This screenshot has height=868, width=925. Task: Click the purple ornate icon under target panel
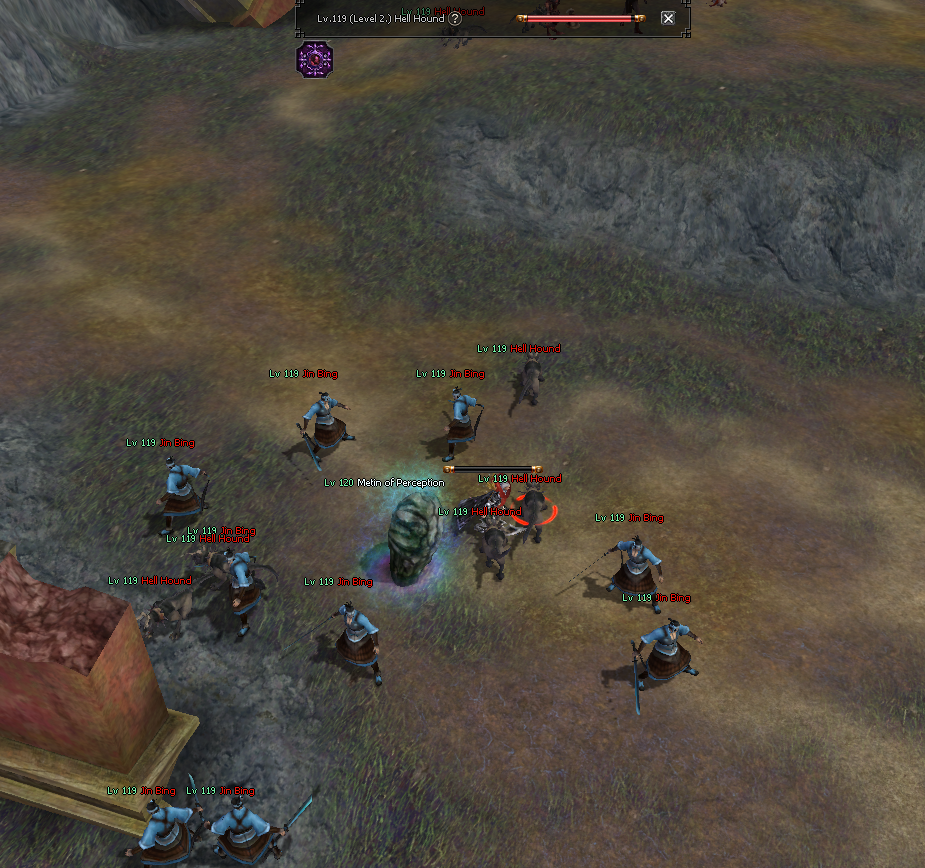(314, 59)
